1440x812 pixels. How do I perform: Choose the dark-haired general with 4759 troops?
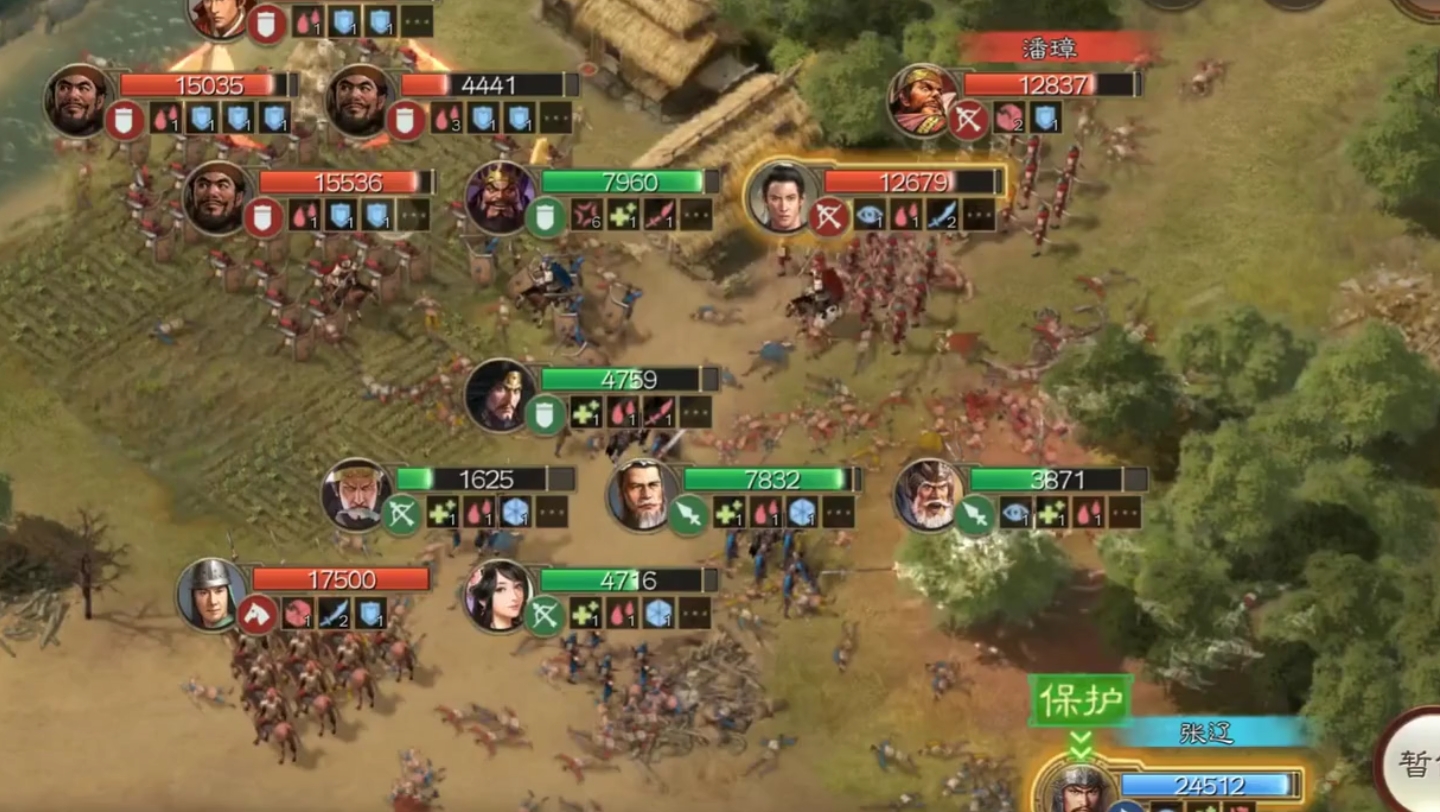click(500, 395)
